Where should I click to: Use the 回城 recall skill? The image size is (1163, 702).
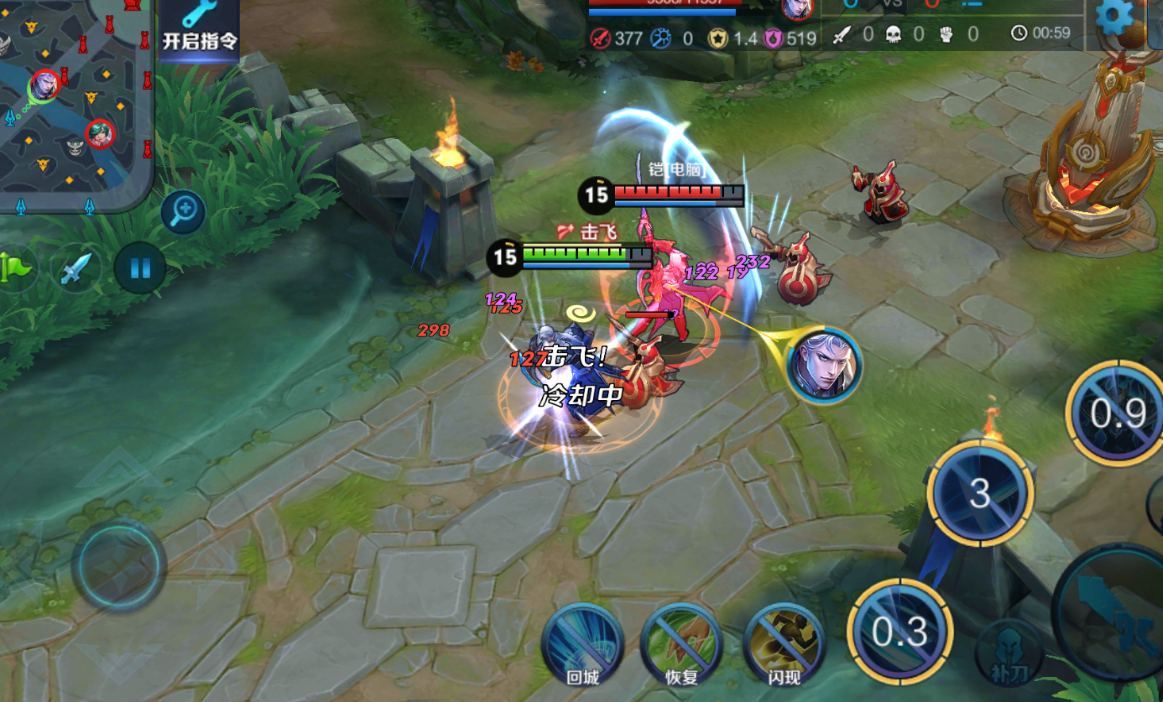click(x=582, y=645)
